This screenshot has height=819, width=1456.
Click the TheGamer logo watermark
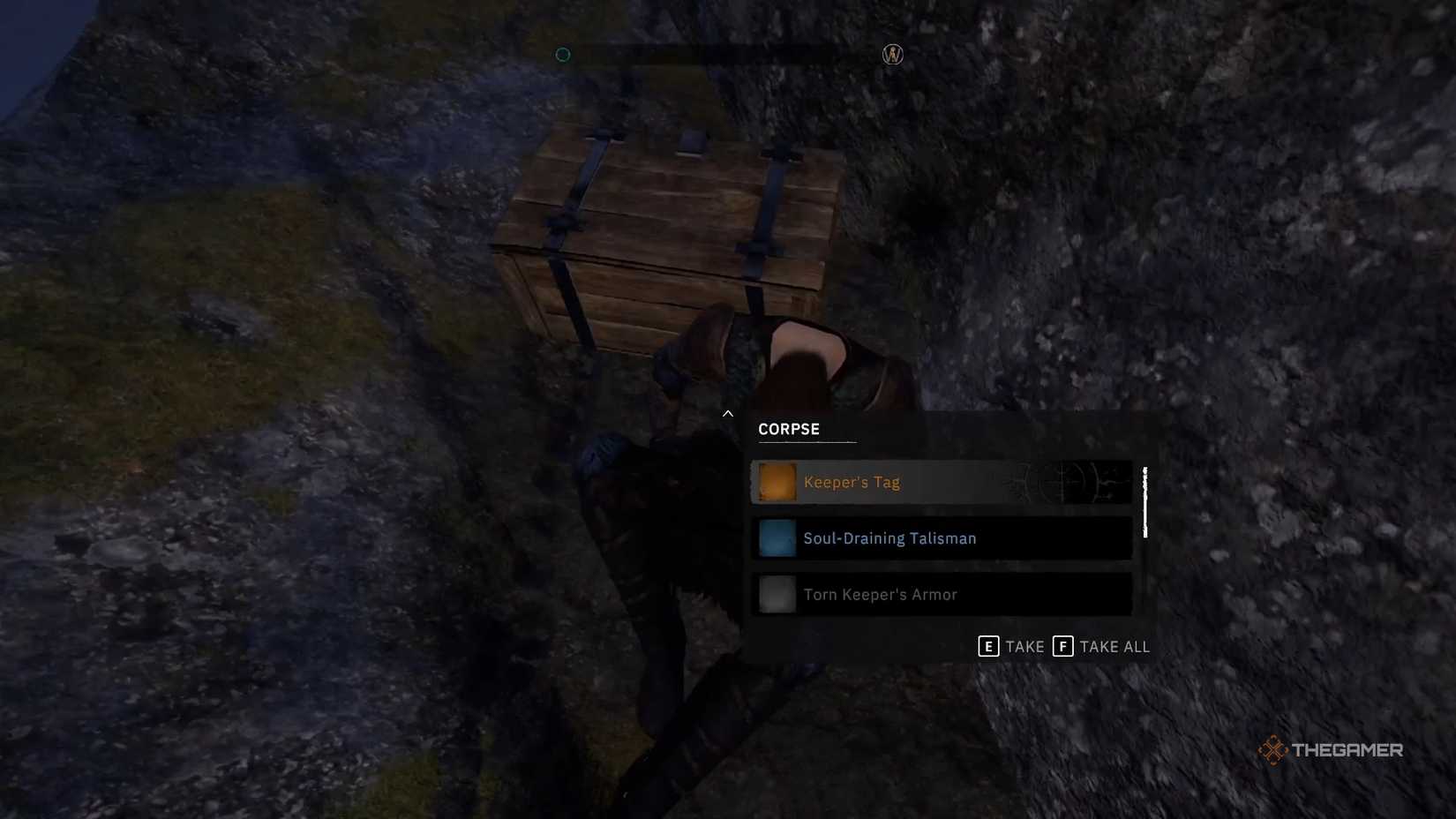[x=1329, y=751]
